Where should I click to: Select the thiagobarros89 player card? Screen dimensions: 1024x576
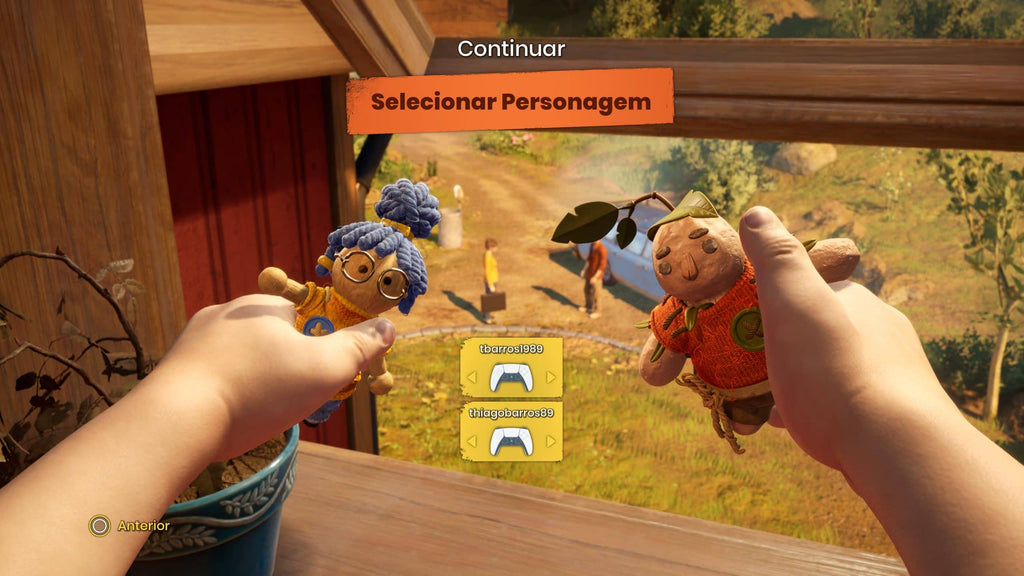(511, 431)
